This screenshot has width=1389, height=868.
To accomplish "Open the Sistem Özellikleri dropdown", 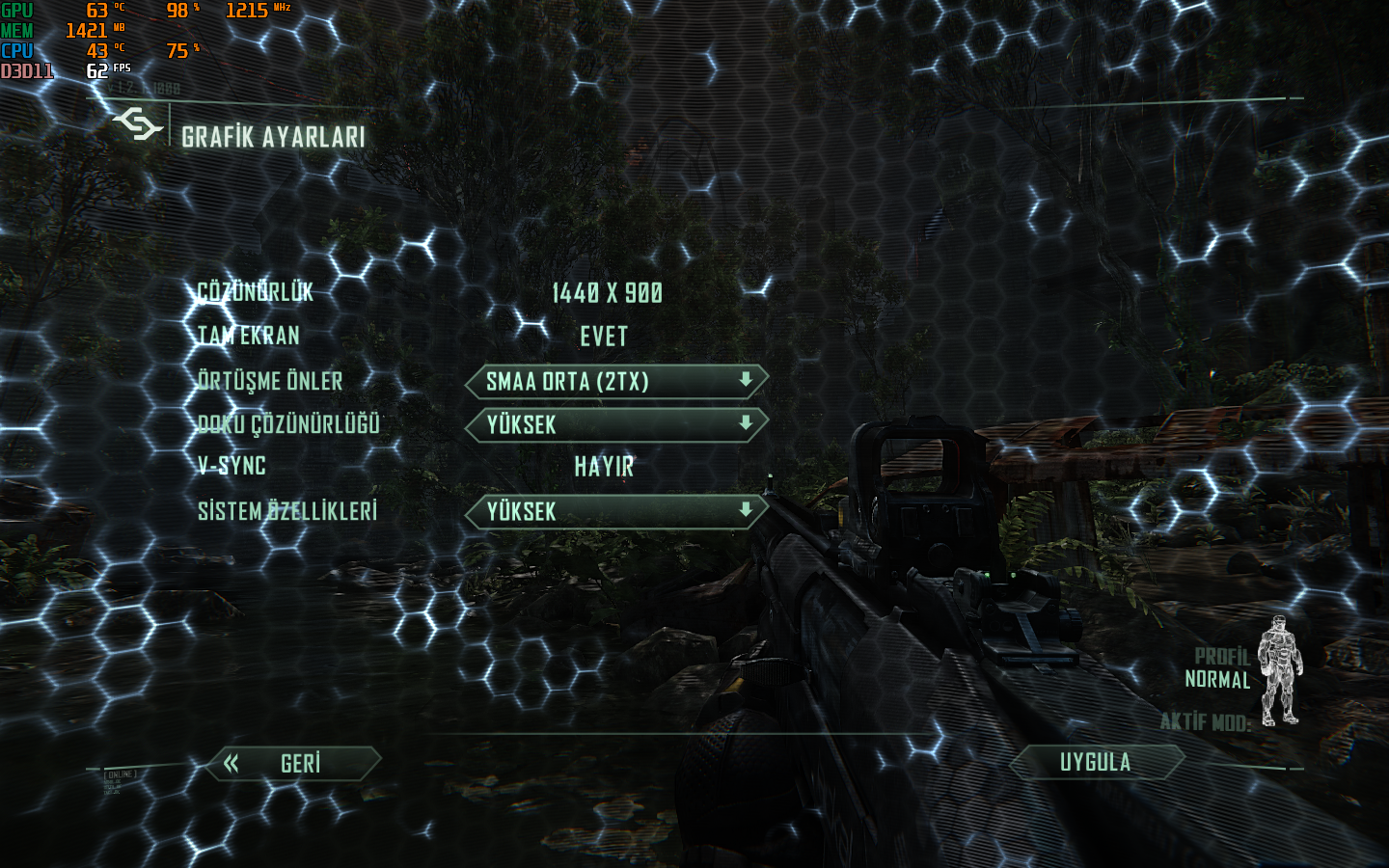I will pos(616,512).
